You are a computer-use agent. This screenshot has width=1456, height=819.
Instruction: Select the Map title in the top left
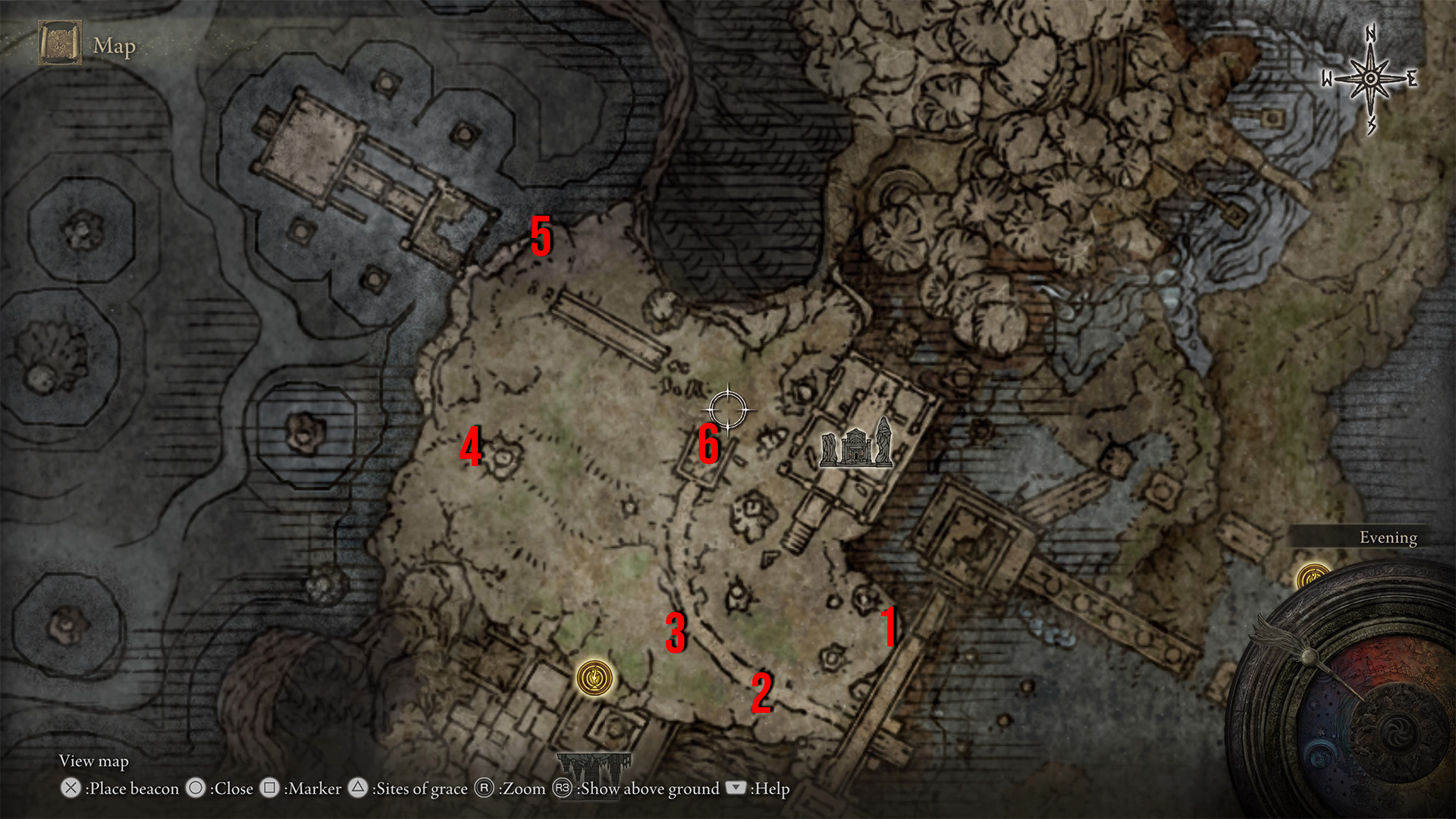(x=114, y=47)
